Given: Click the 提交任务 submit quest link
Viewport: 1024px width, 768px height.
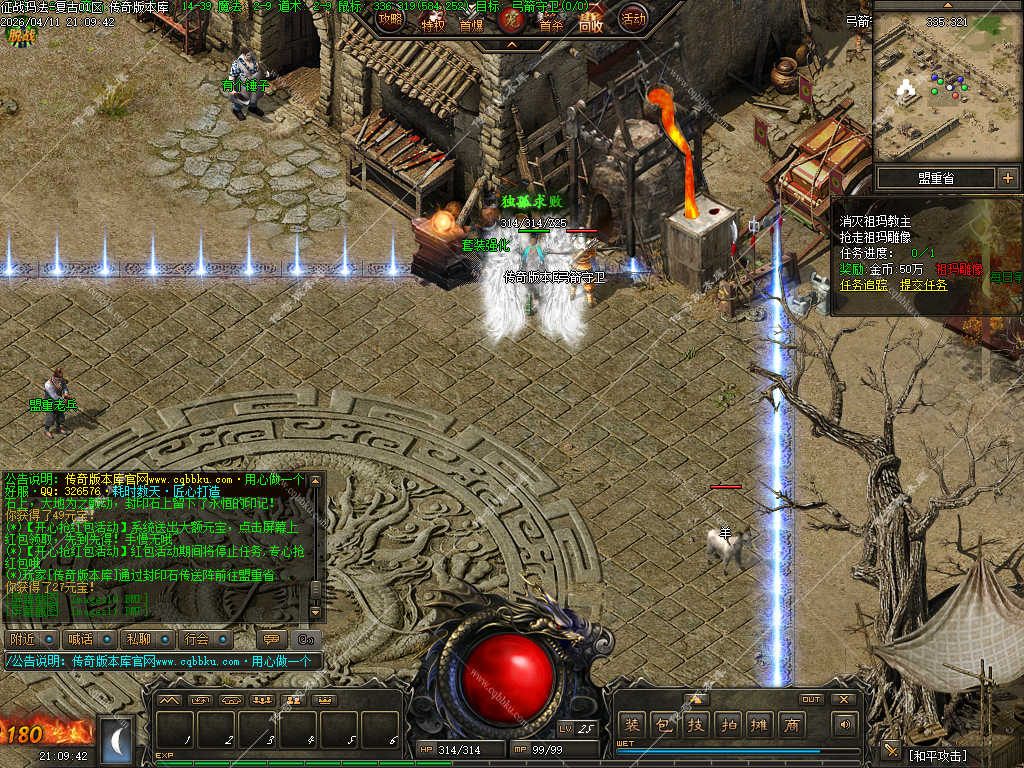Looking at the screenshot, I should point(923,285).
